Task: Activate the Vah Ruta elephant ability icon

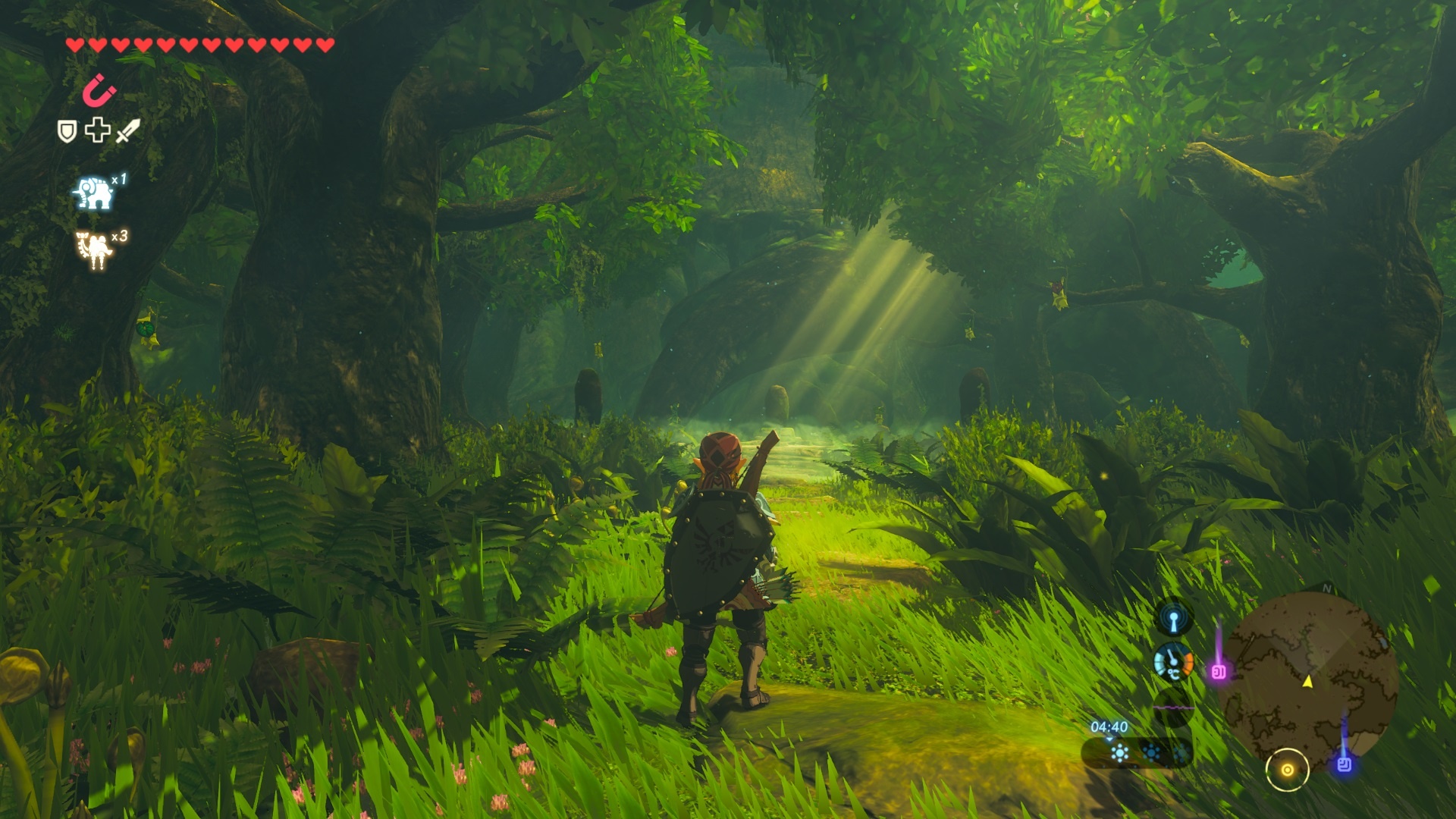Action: pyautogui.click(x=94, y=193)
